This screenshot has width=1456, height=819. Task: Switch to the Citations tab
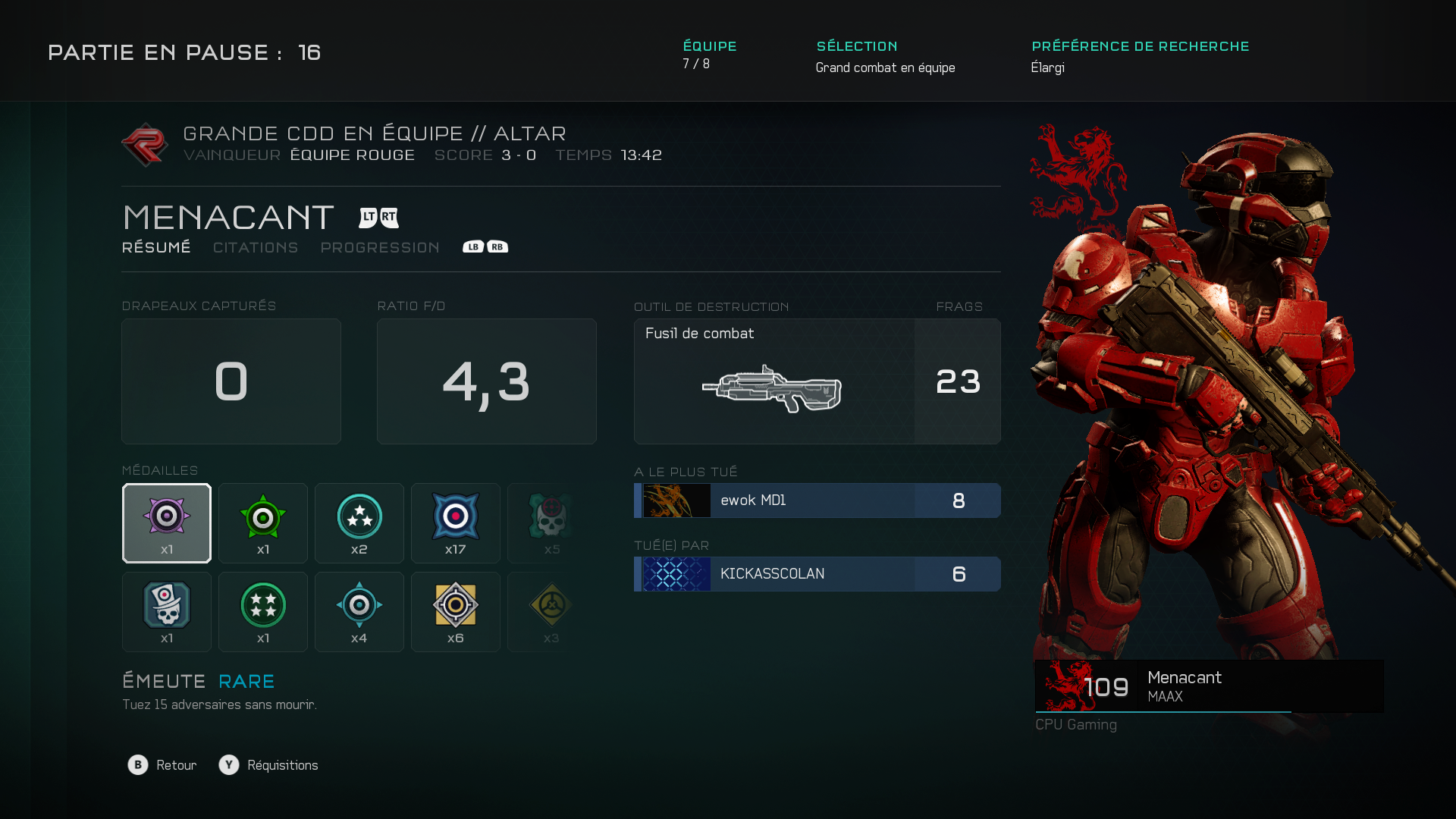click(x=256, y=248)
